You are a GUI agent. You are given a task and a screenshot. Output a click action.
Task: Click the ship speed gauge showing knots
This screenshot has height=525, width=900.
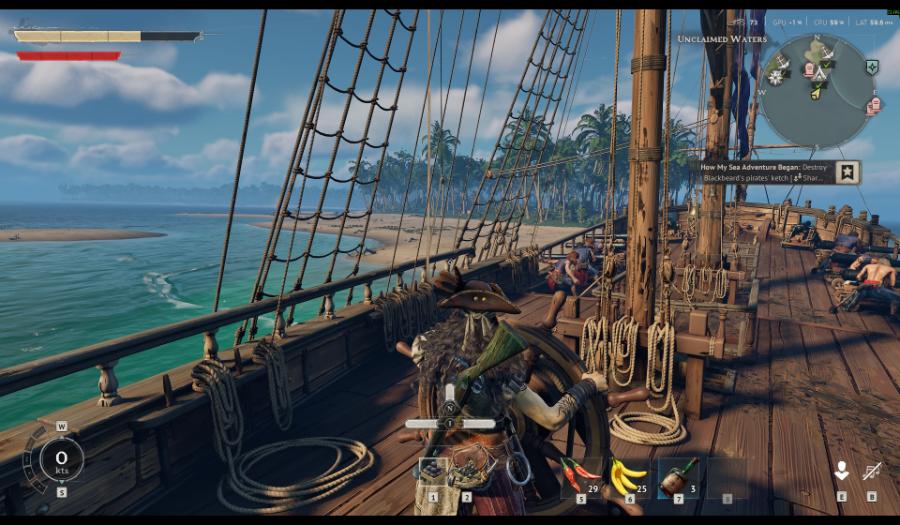pos(61,460)
